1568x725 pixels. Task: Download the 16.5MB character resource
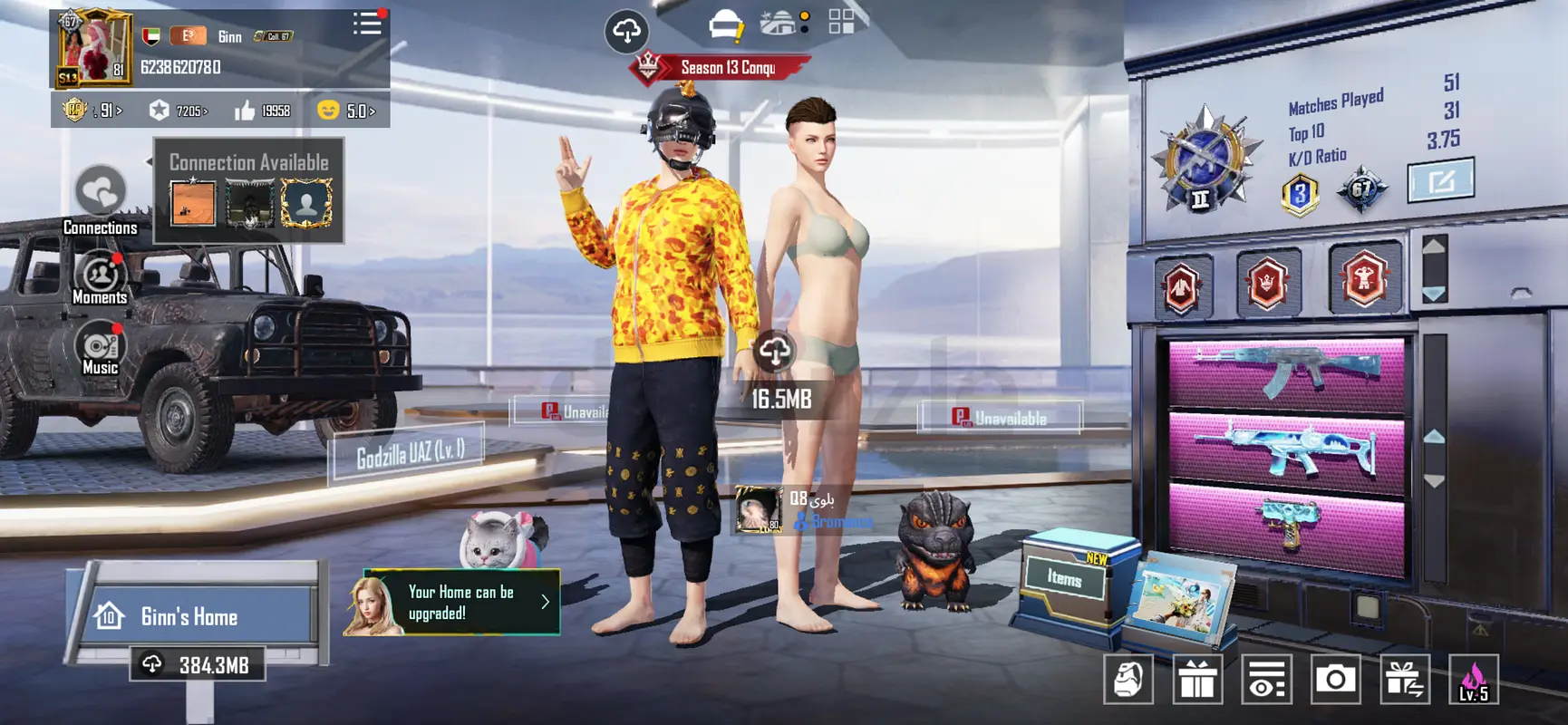pyautogui.click(x=776, y=352)
